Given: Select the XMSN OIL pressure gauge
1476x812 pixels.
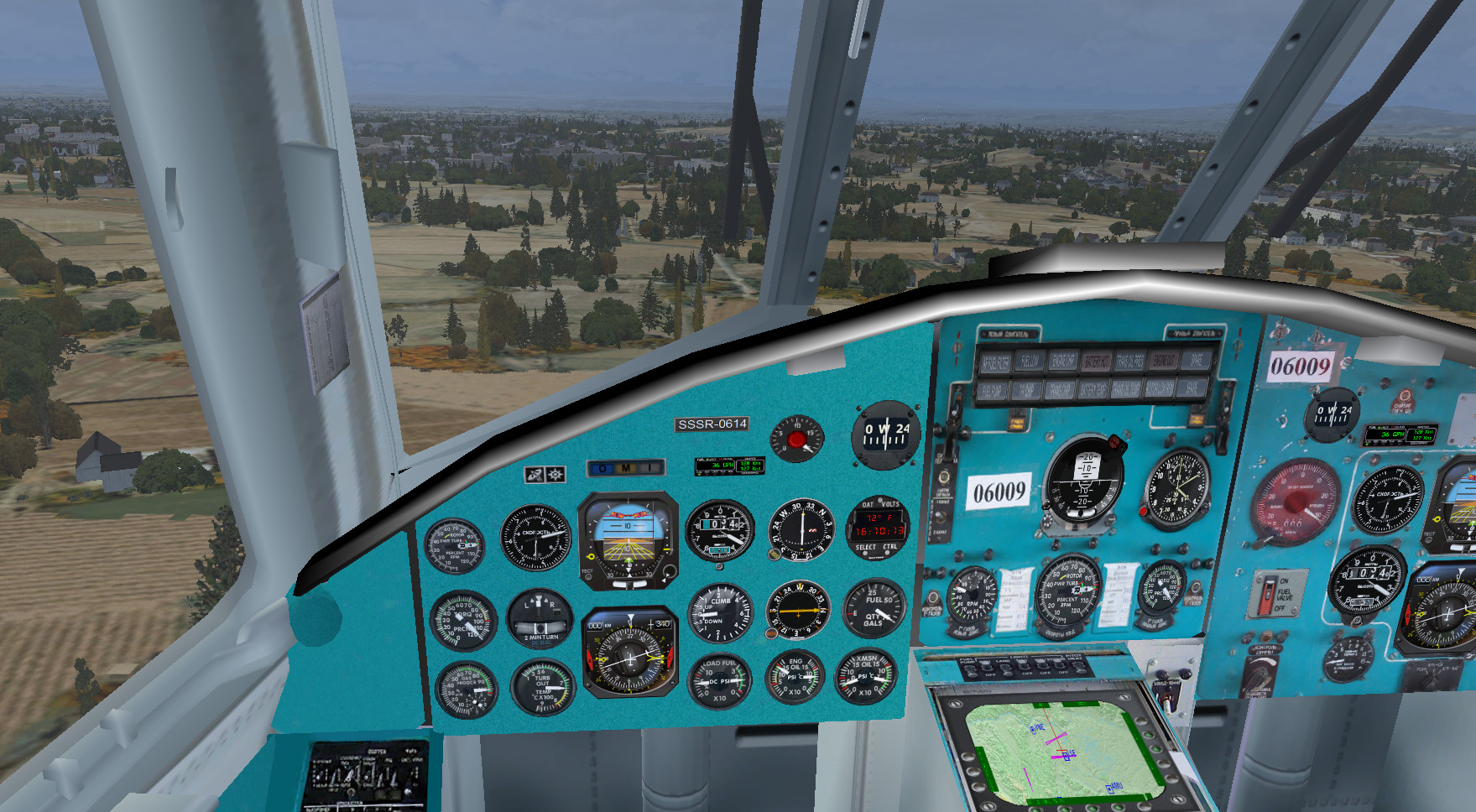Looking at the screenshot, I should pyautogui.click(x=865, y=676).
